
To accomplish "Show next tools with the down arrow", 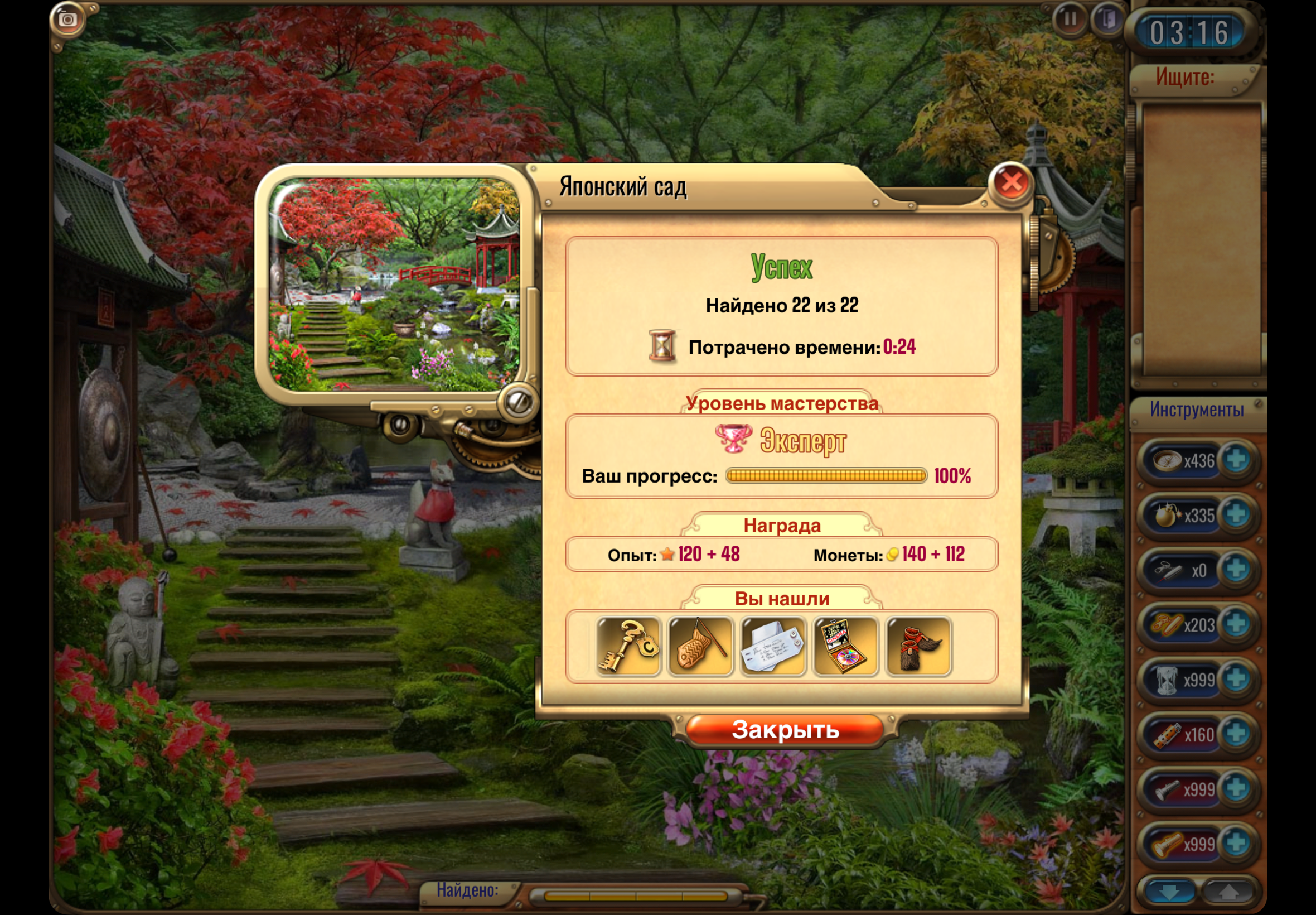I will [1169, 892].
